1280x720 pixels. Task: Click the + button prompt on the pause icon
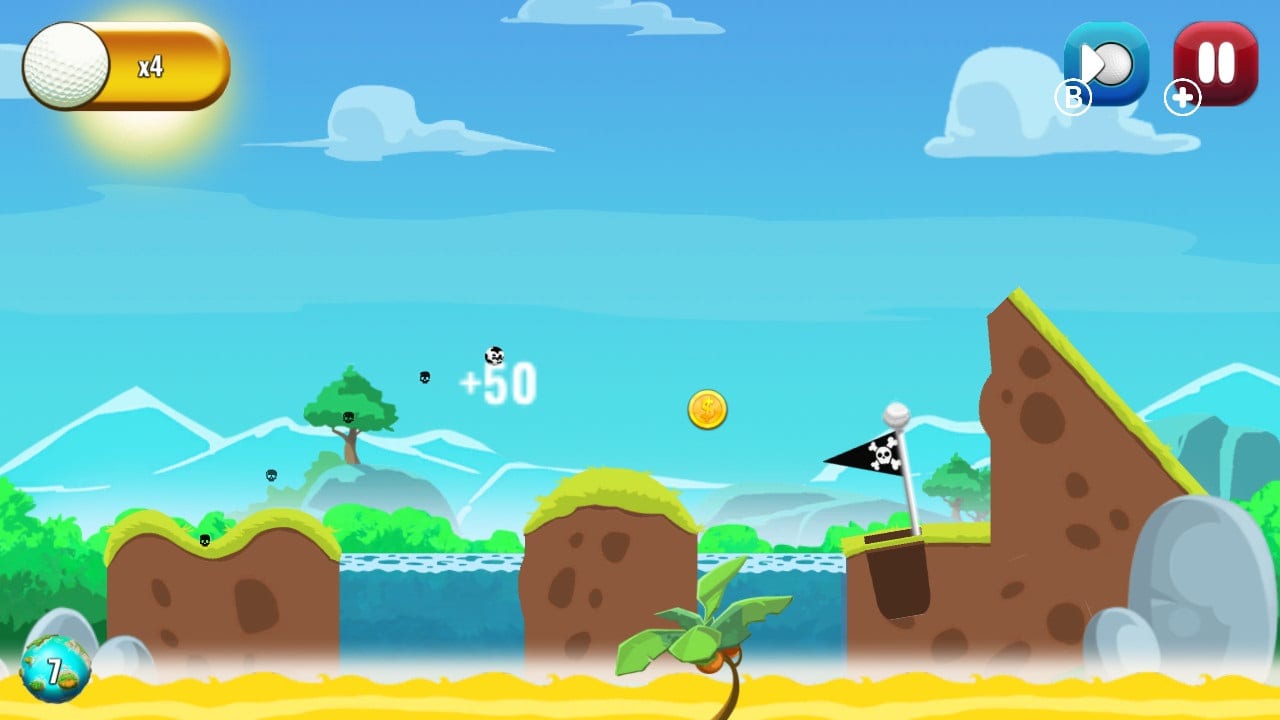pyautogui.click(x=1182, y=98)
